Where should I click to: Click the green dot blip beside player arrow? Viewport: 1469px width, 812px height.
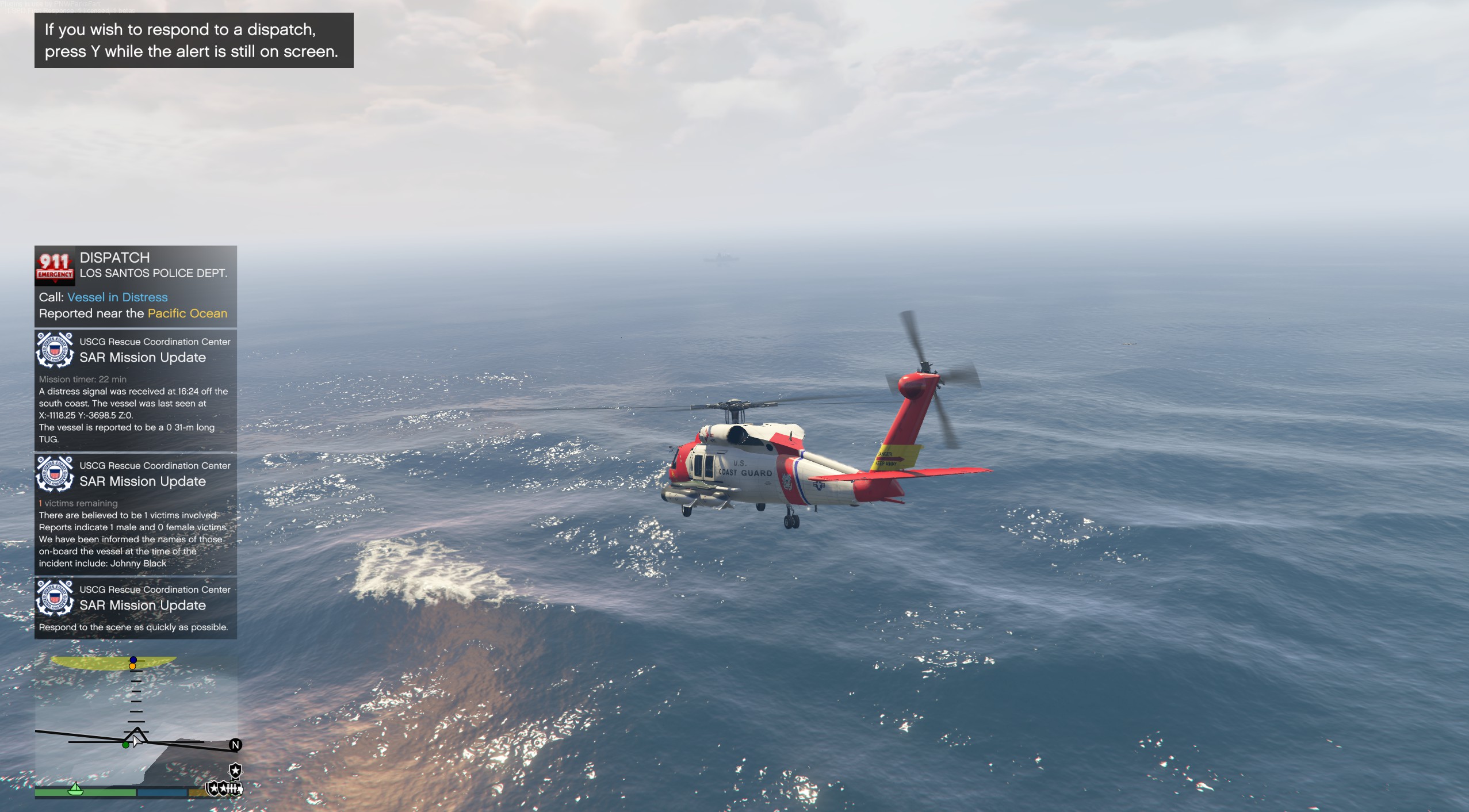(x=125, y=745)
